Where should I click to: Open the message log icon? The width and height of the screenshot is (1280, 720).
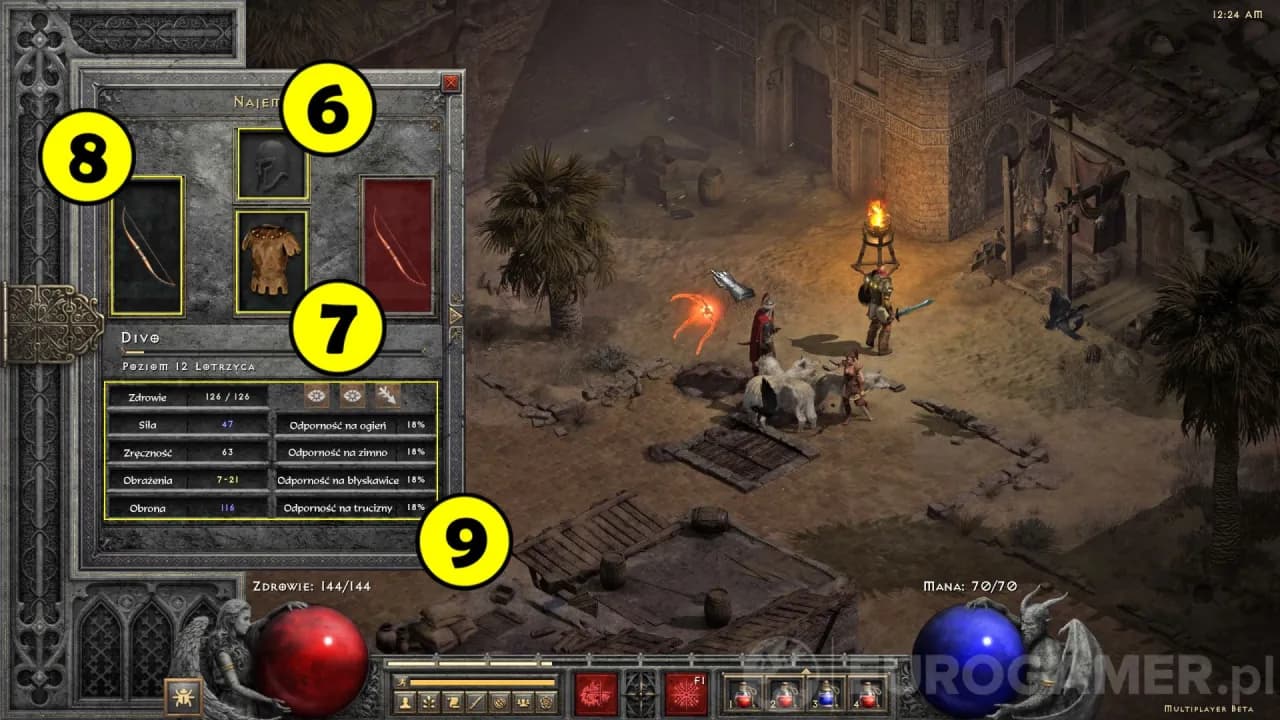point(499,700)
